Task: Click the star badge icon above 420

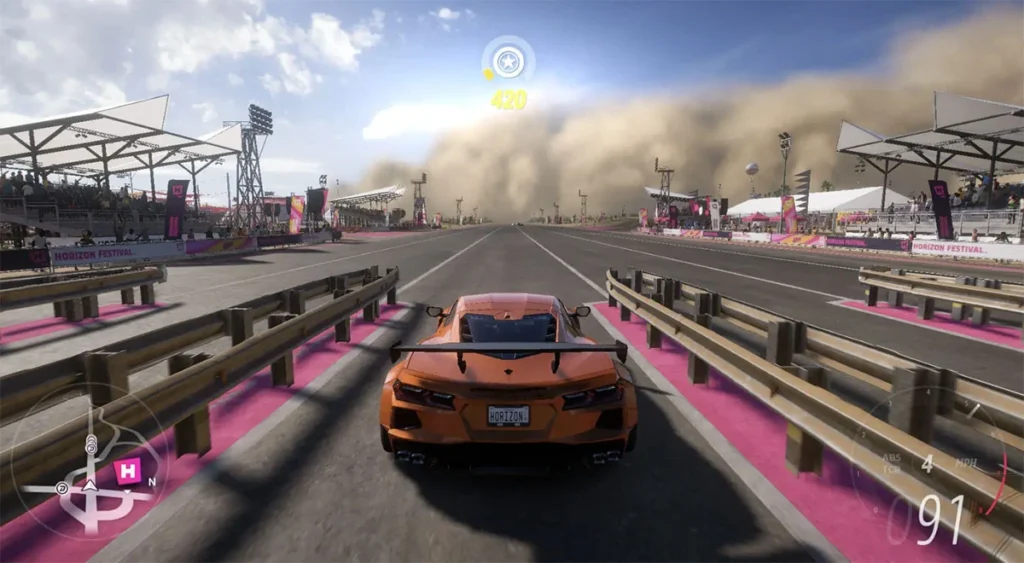Action: 508,63
